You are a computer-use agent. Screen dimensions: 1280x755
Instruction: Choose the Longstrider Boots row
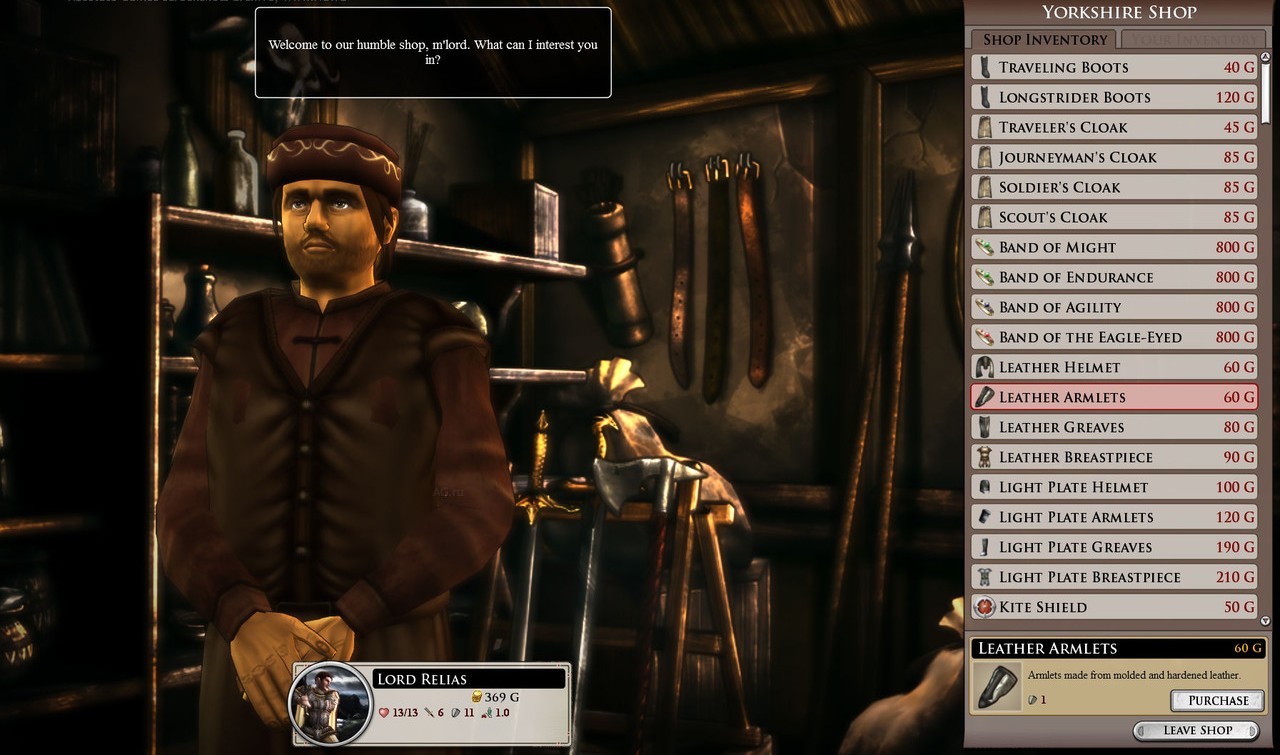1114,97
